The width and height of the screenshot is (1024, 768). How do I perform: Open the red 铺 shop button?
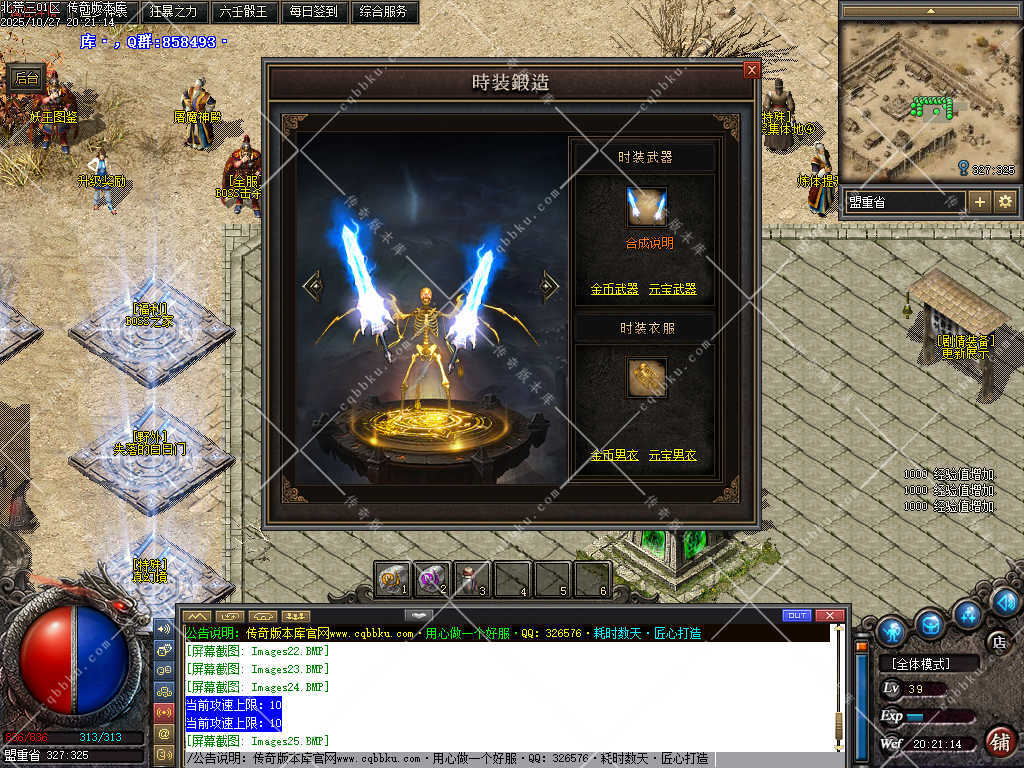[998, 741]
